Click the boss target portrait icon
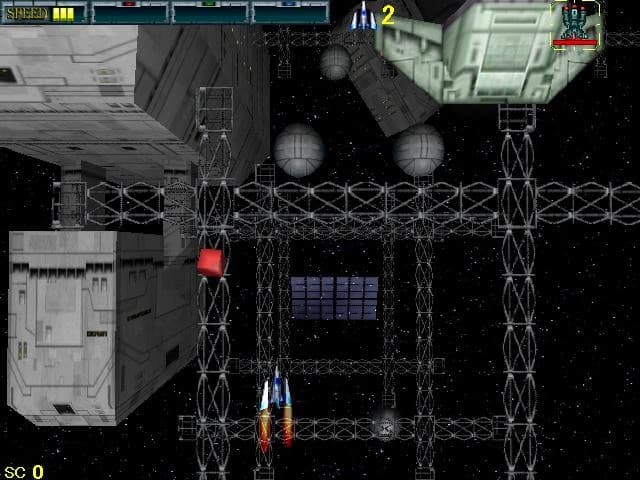 pyautogui.click(x=574, y=22)
